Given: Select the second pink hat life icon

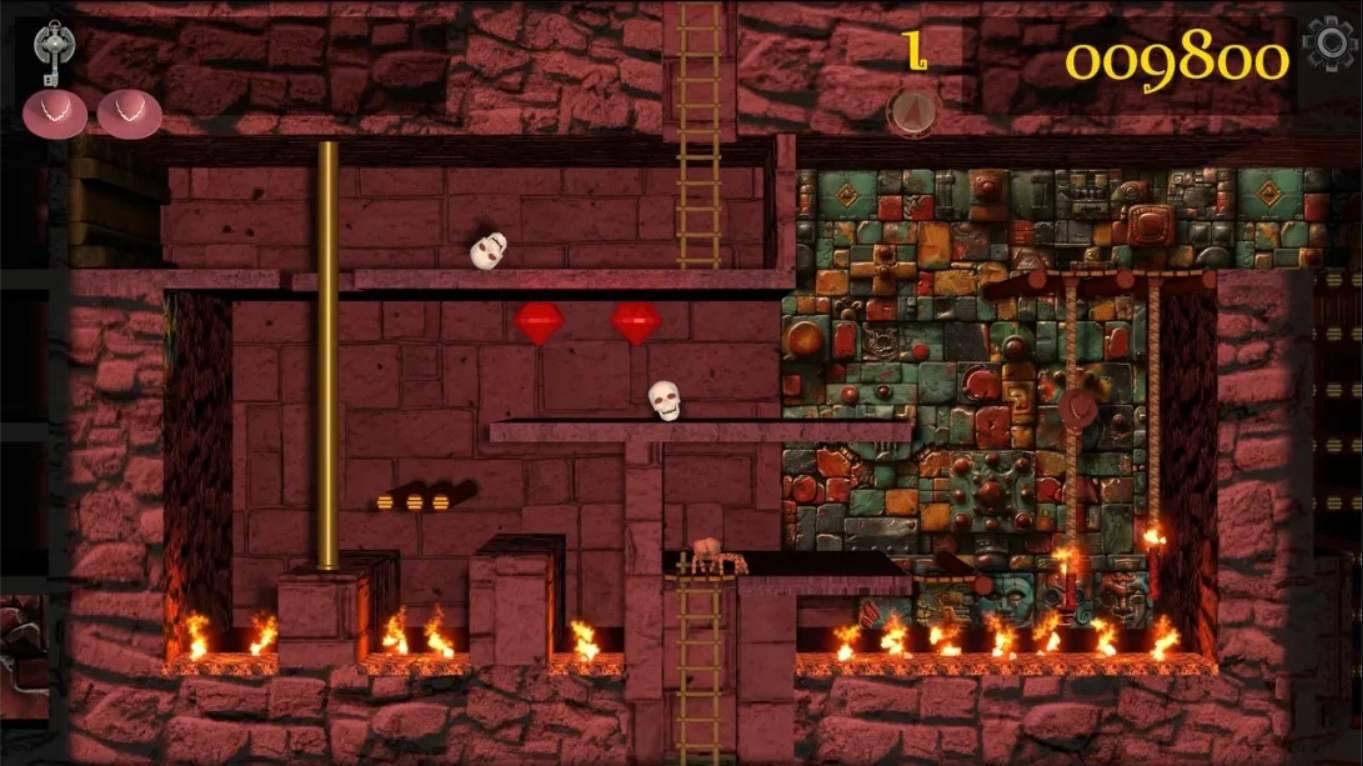Looking at the screenshot, I should click(129, 113).
